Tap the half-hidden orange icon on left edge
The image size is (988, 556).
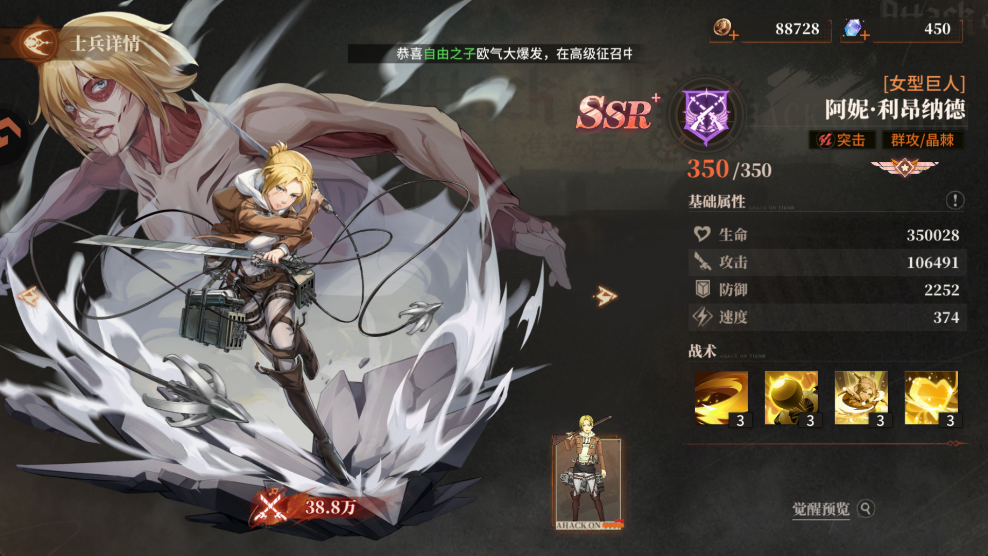tap(10, 130)
